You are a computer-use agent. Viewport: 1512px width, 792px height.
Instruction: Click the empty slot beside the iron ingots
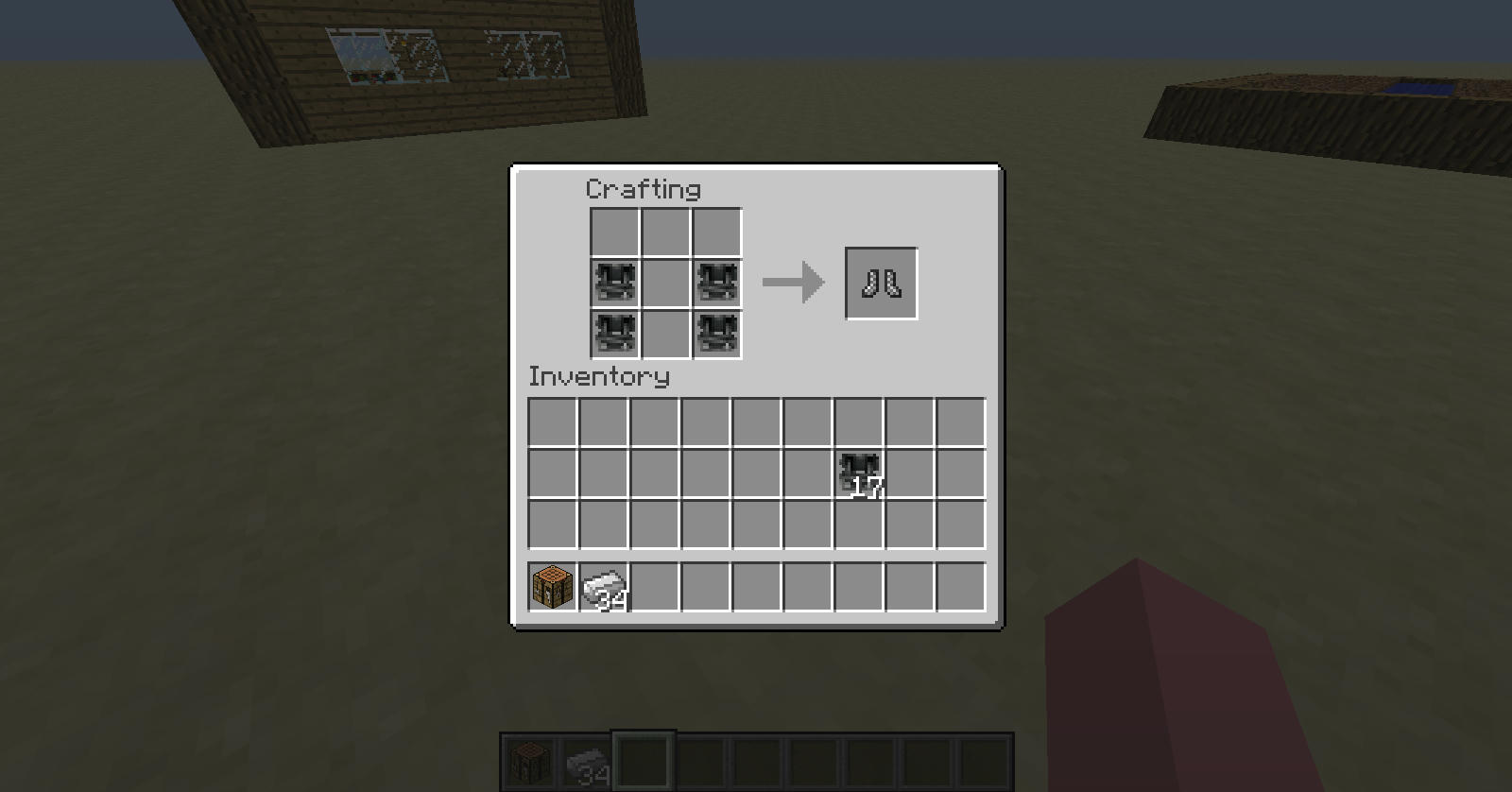[x=654, y=587]
